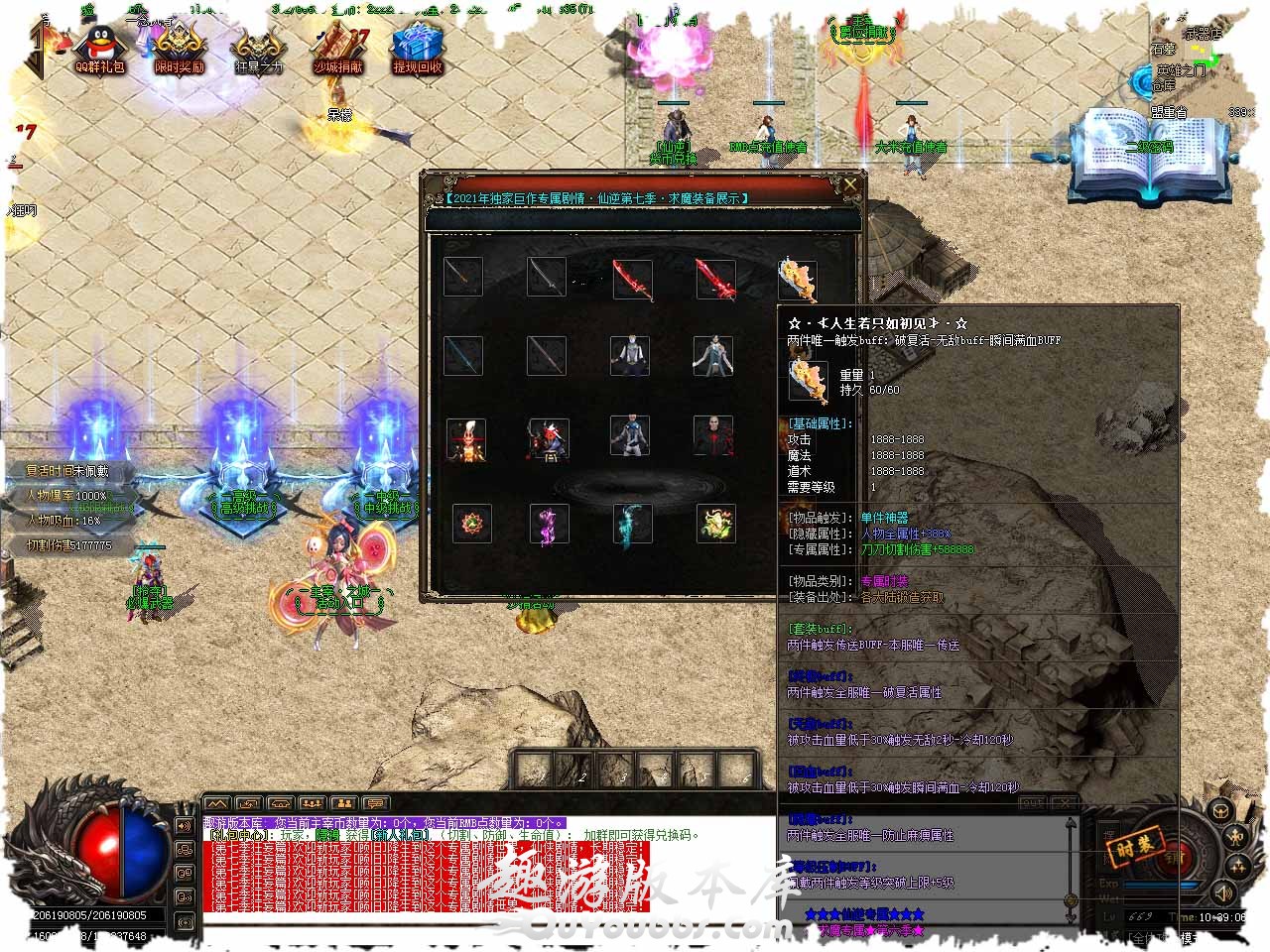
Task: Open the 提现回收 blue gift box icon
Action: [417, 49]
